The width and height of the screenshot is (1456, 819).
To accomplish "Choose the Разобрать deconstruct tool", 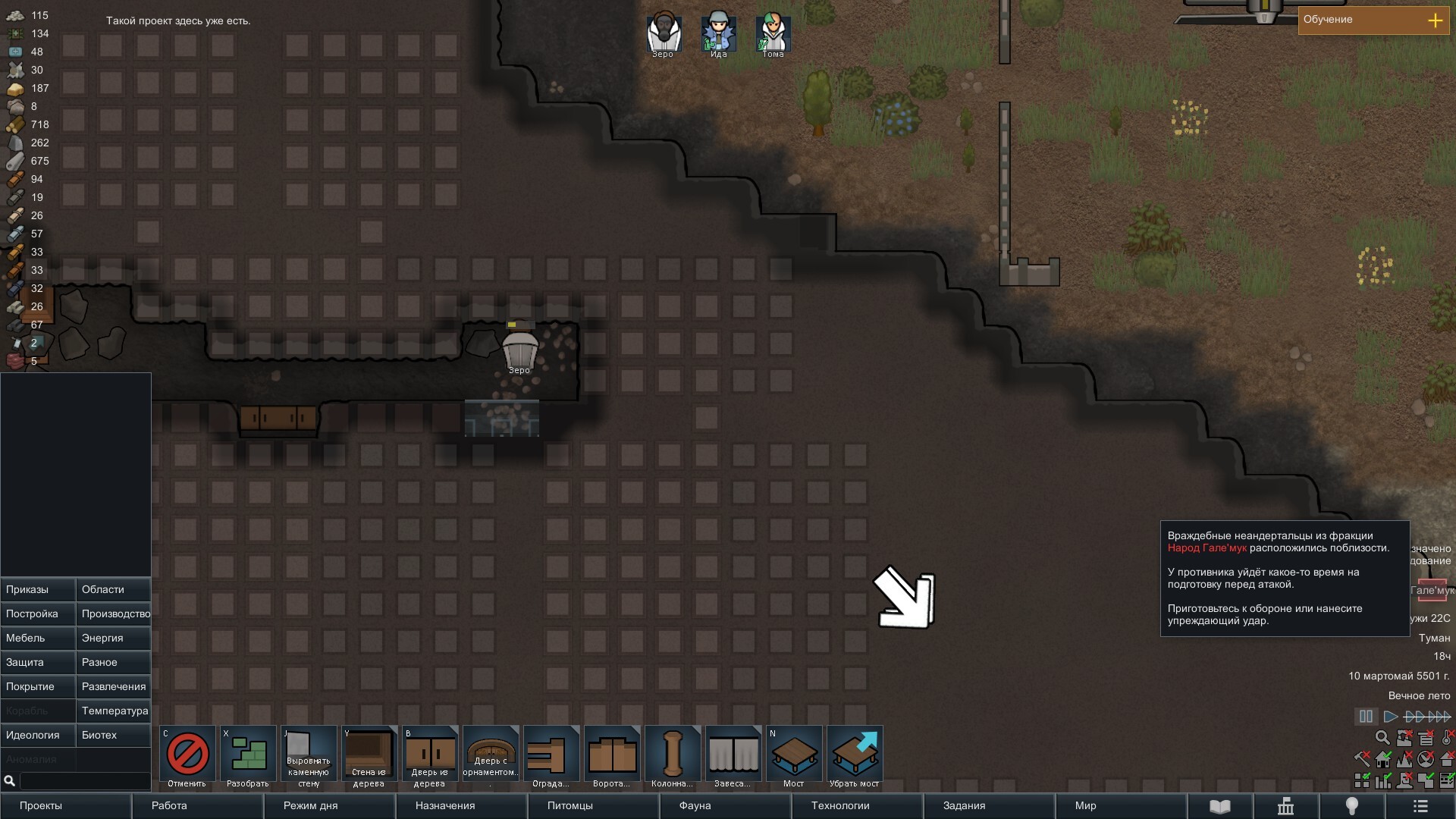I will pos(248,755).
